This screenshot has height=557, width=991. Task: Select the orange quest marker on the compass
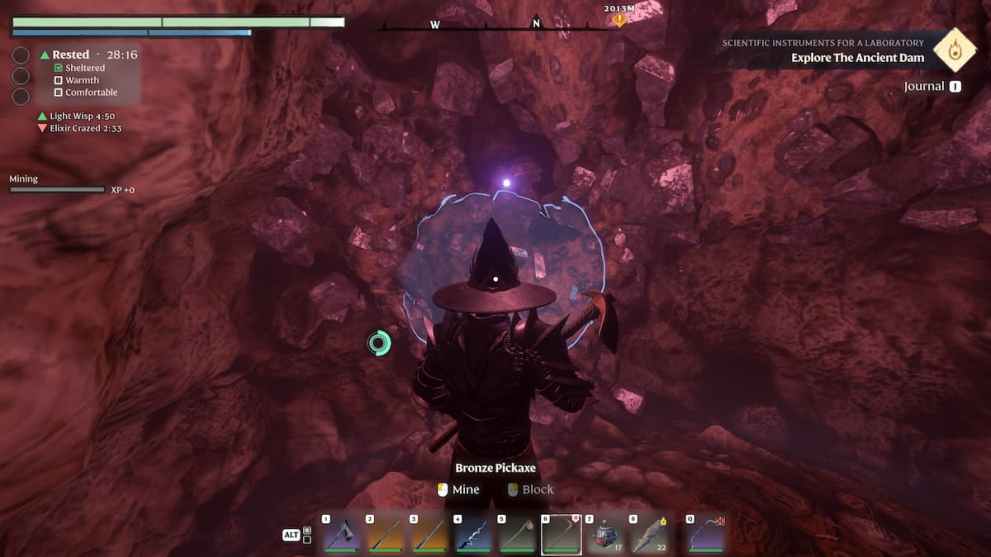click(619, 18)
